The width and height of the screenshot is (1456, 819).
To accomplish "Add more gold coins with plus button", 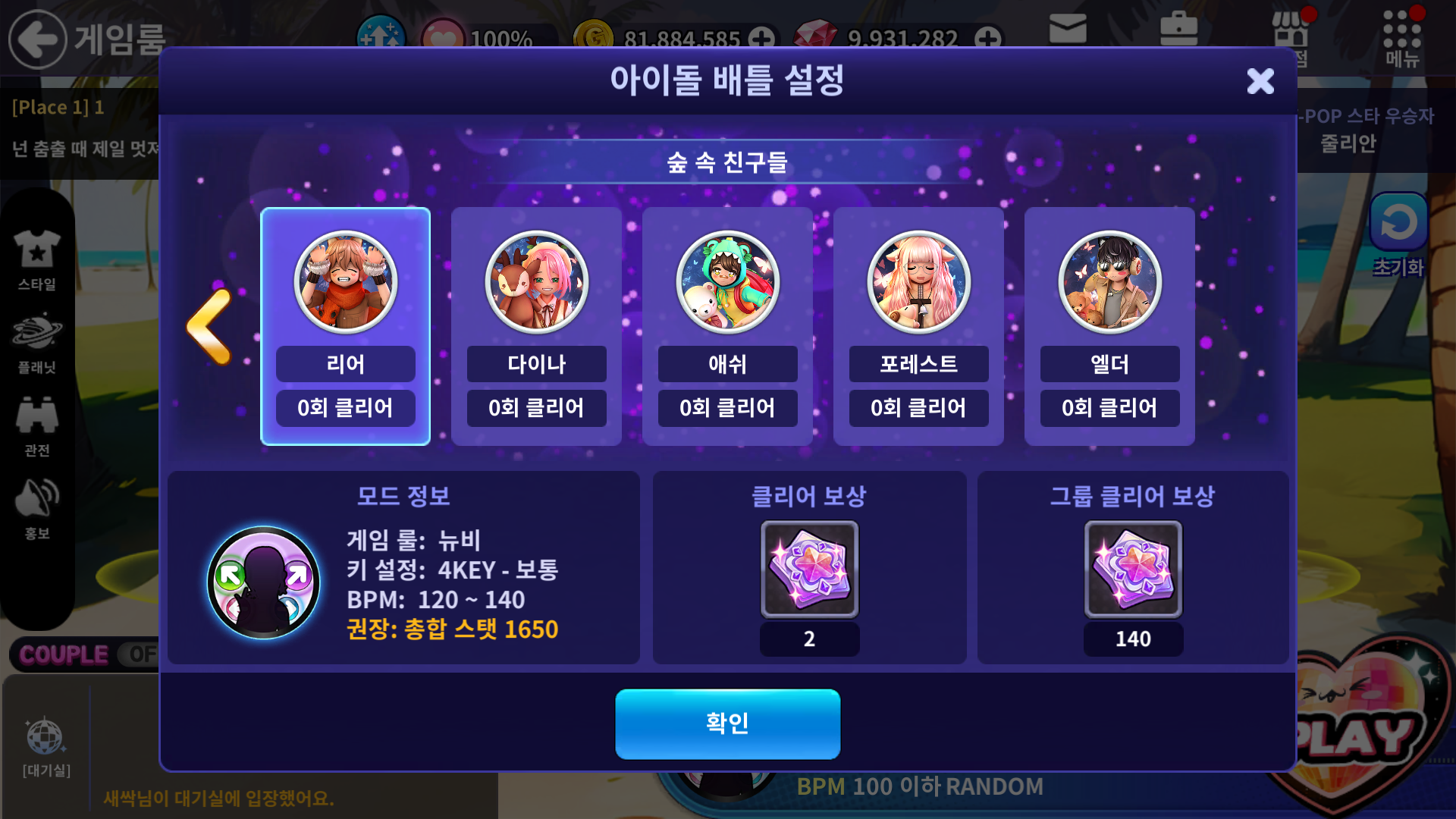I will 761,38.
